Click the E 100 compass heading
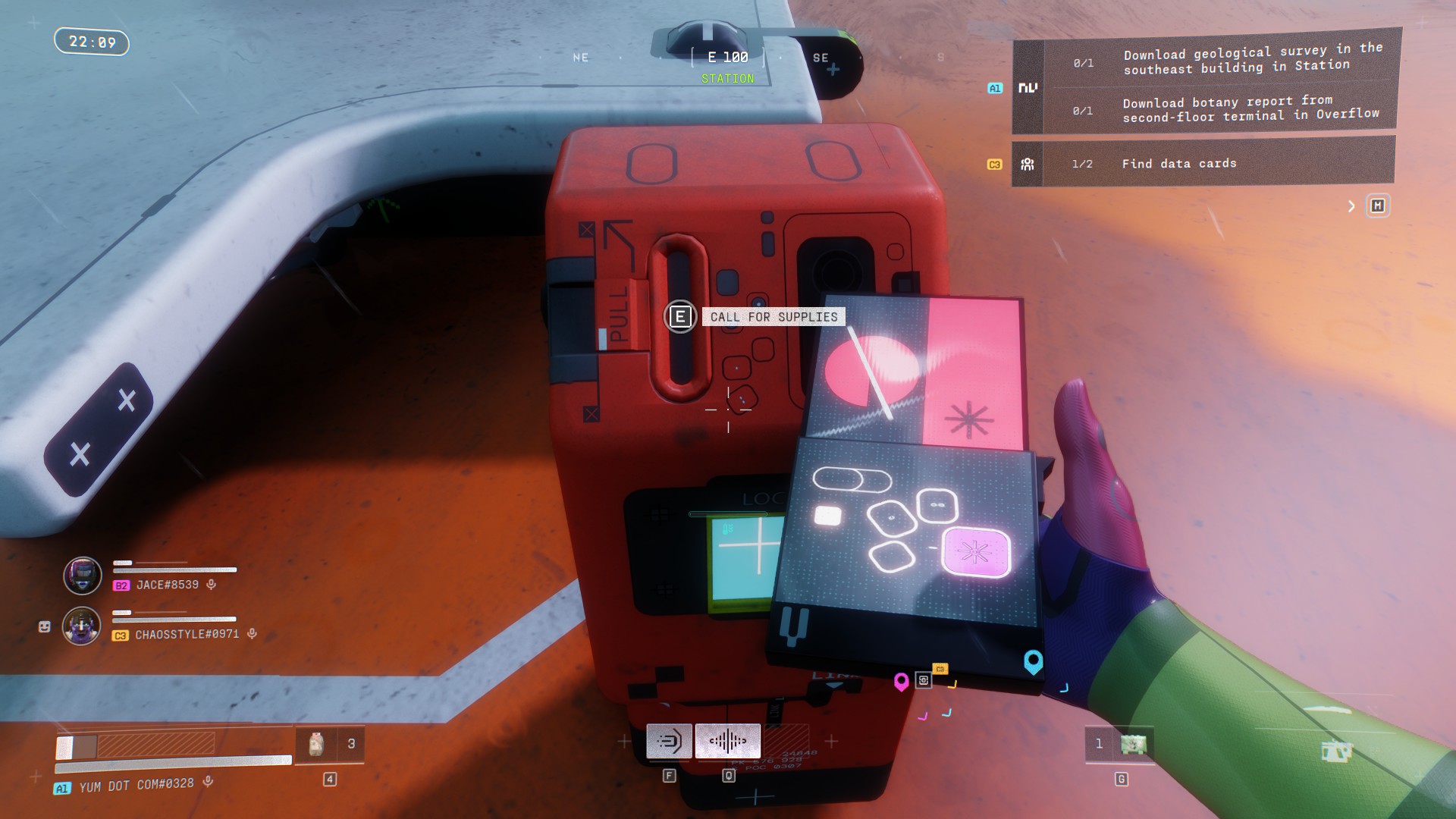Viewport: 1456px width, 819px height. (x=728, y=58)
